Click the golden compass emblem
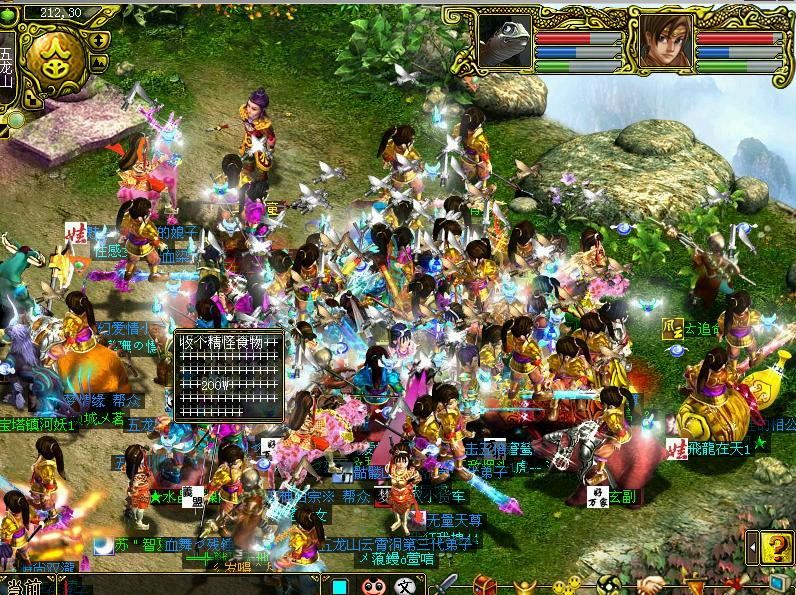The width and height of the screenshot is (796, 595). [x=55, y=62]
